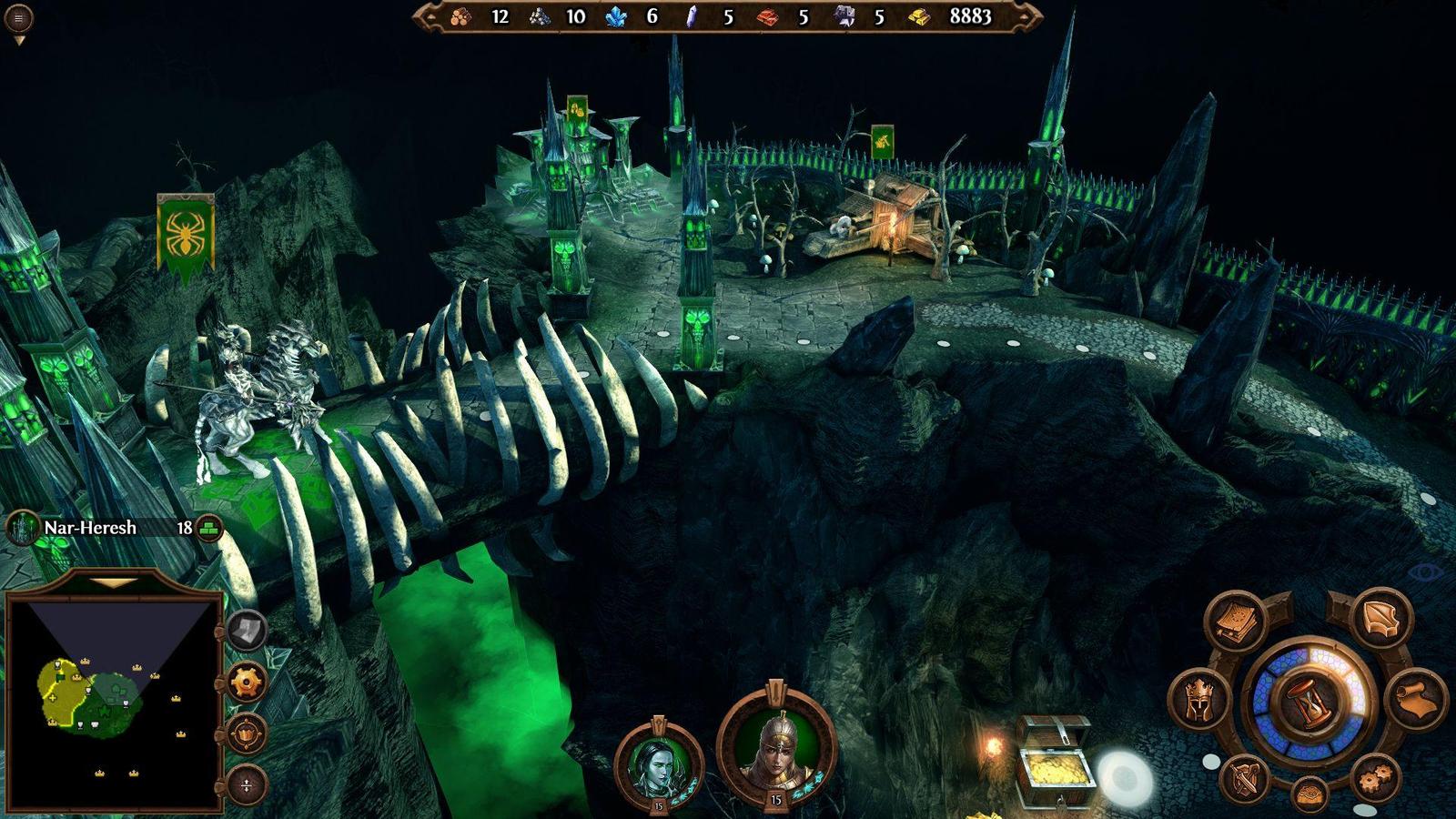The image size is (1456, 819).
Task: Click the up-down arrows minimap button
Action: point(246,784)
